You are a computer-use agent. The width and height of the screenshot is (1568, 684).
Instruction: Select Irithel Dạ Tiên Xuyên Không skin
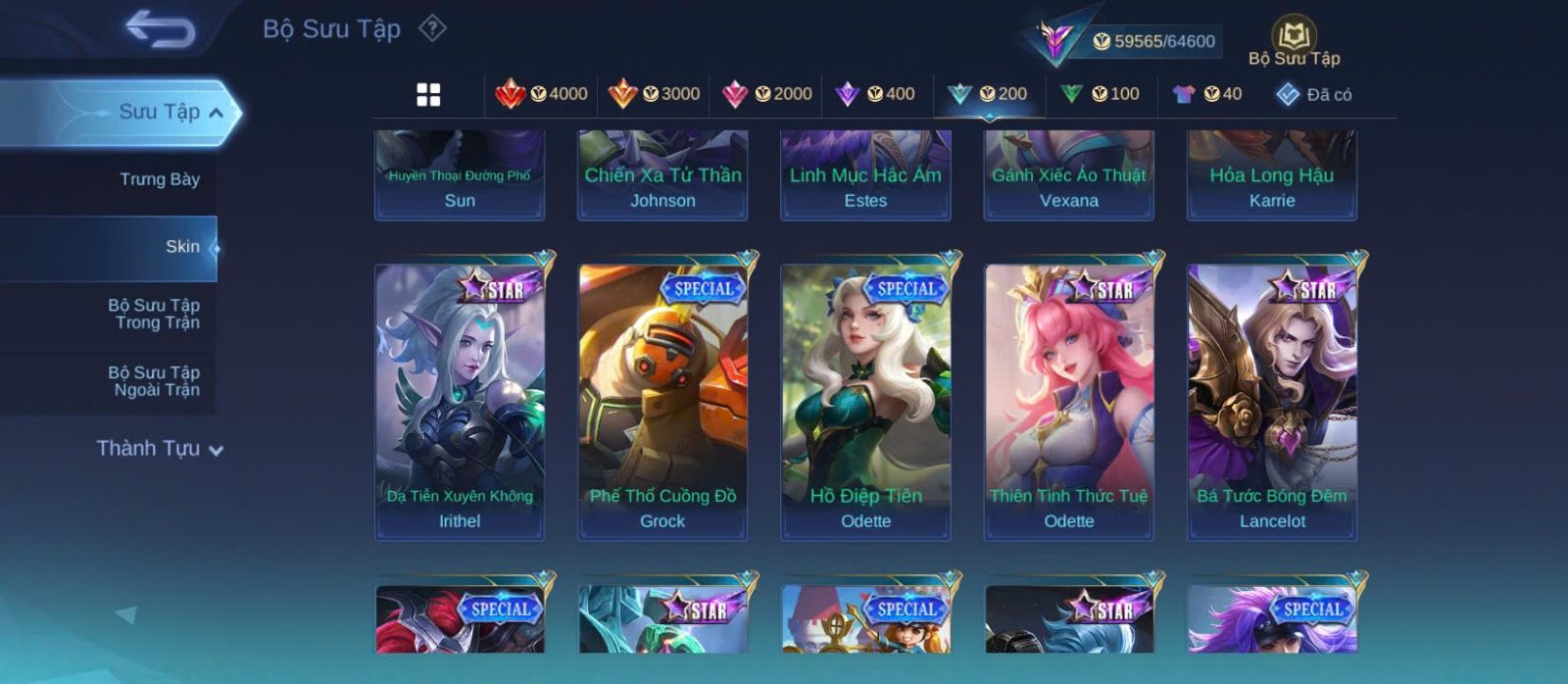(460, 402)
